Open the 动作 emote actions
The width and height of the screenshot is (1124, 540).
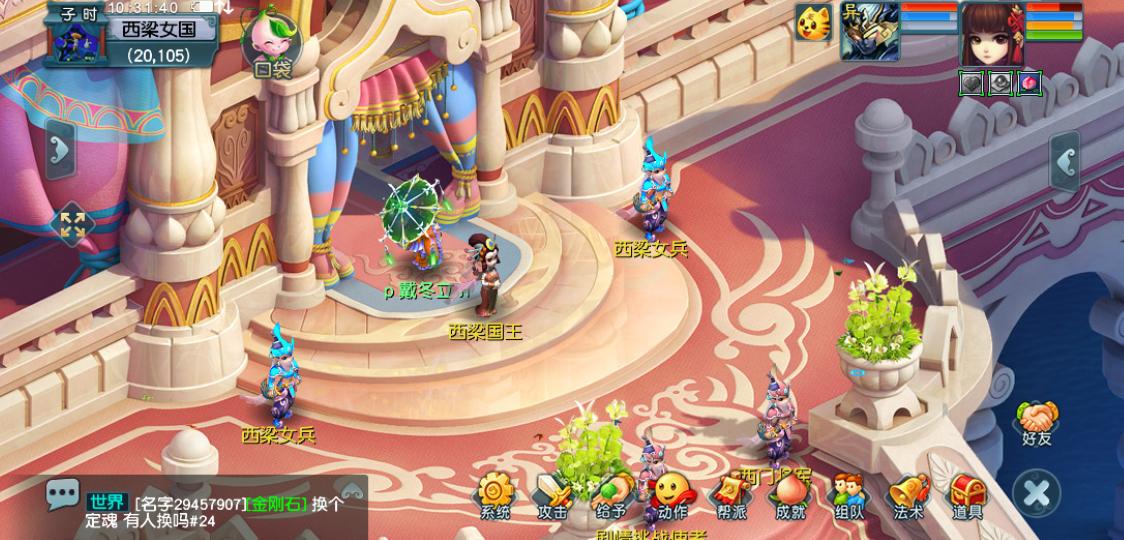pos(672,496)
